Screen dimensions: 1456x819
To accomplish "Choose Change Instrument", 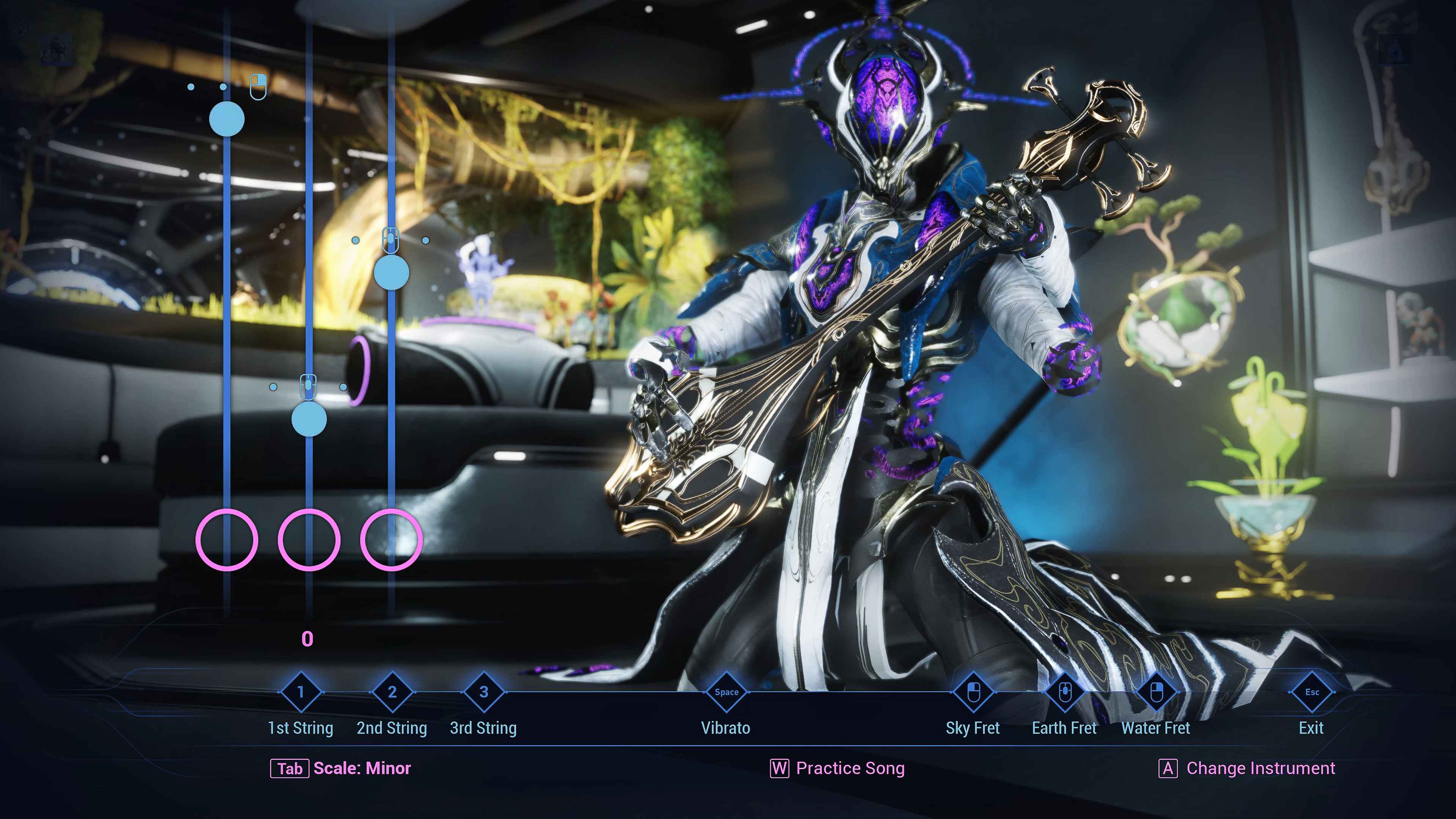I will [x=1247, y=768].
